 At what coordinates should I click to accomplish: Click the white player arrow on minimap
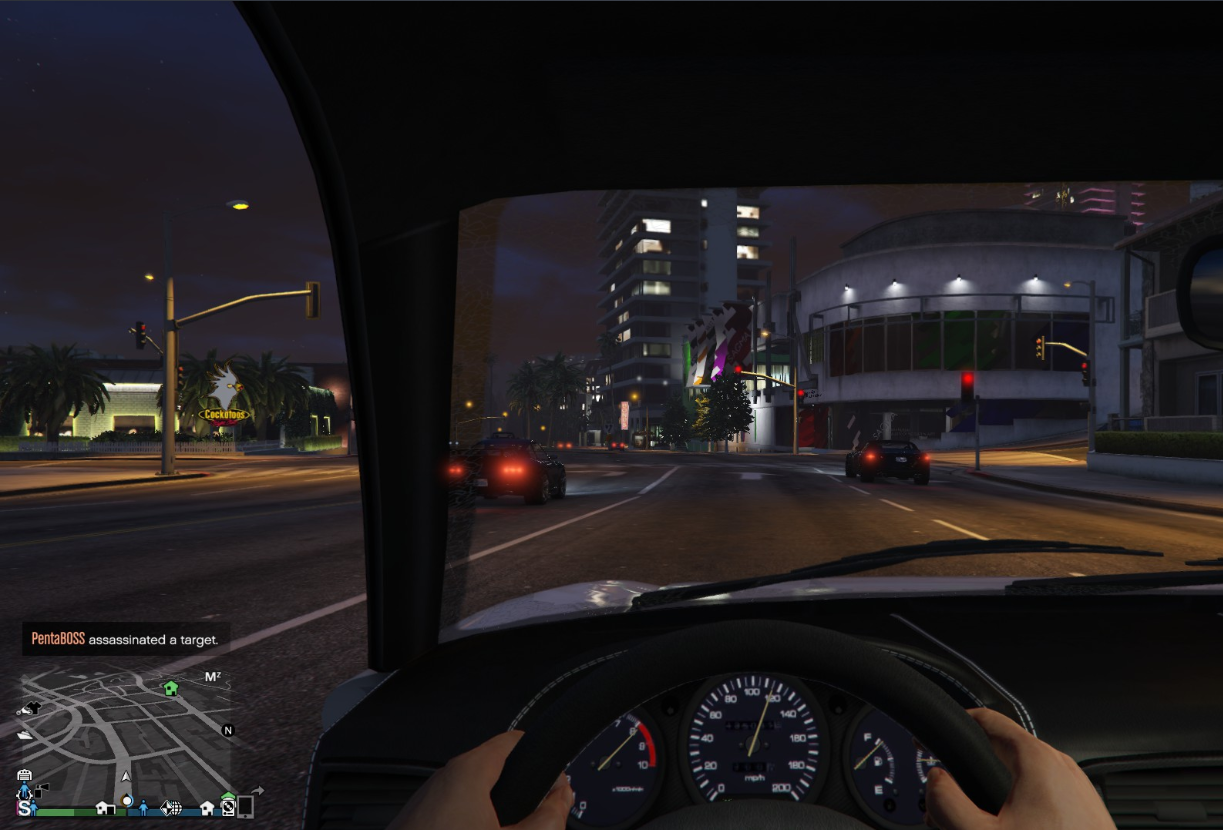point(126,776)
